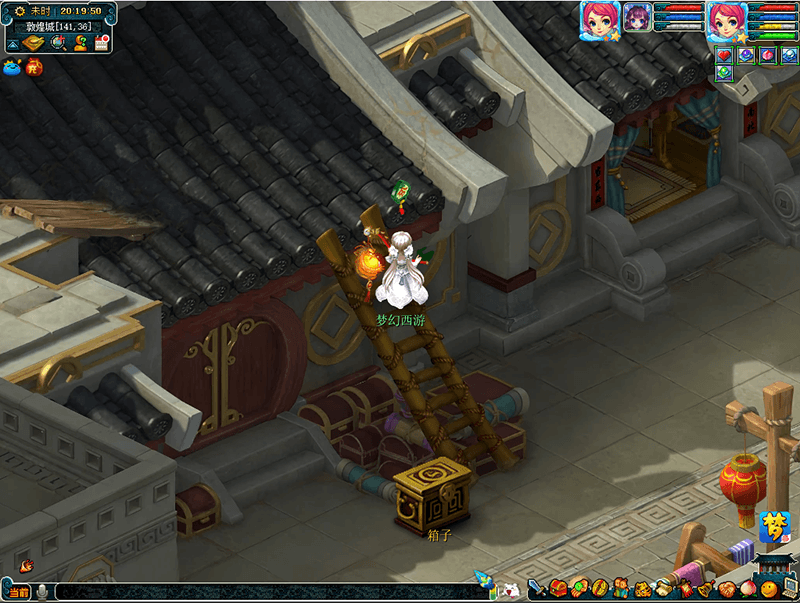Open the golden compass minimap icon

(x=34, y=43)
